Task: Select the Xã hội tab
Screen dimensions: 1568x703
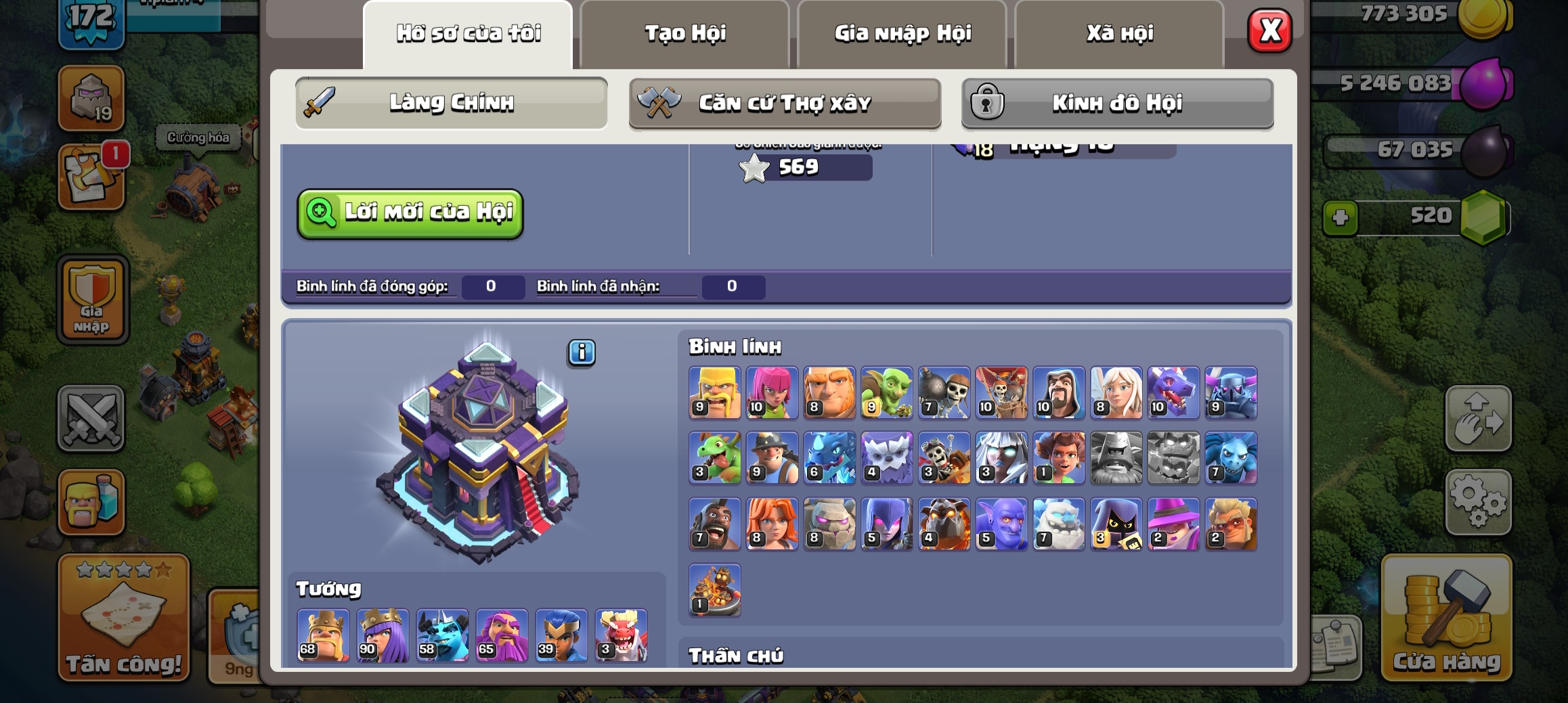Action: [1120, 33]
